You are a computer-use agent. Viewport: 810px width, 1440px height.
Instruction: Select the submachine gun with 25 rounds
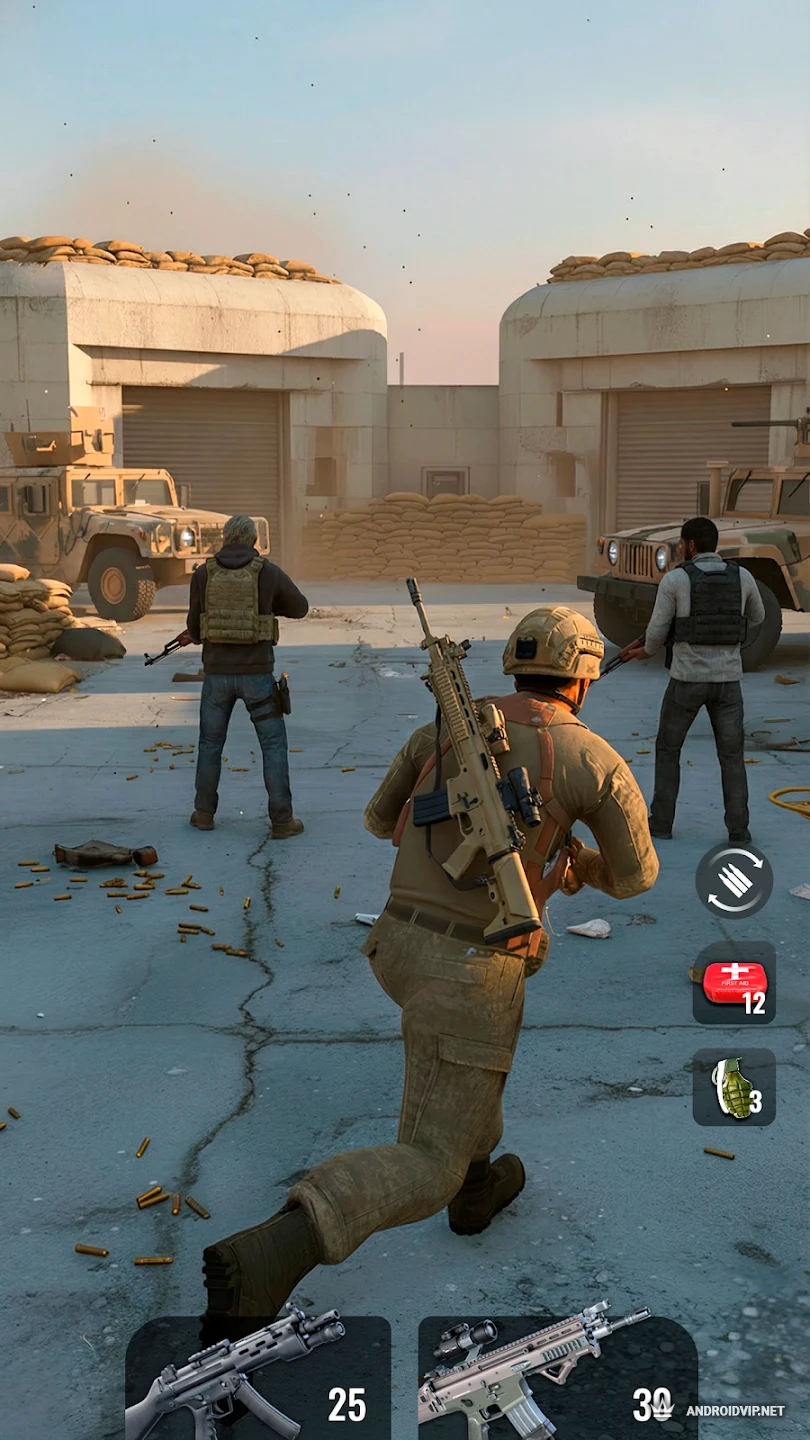point(257,1378)
